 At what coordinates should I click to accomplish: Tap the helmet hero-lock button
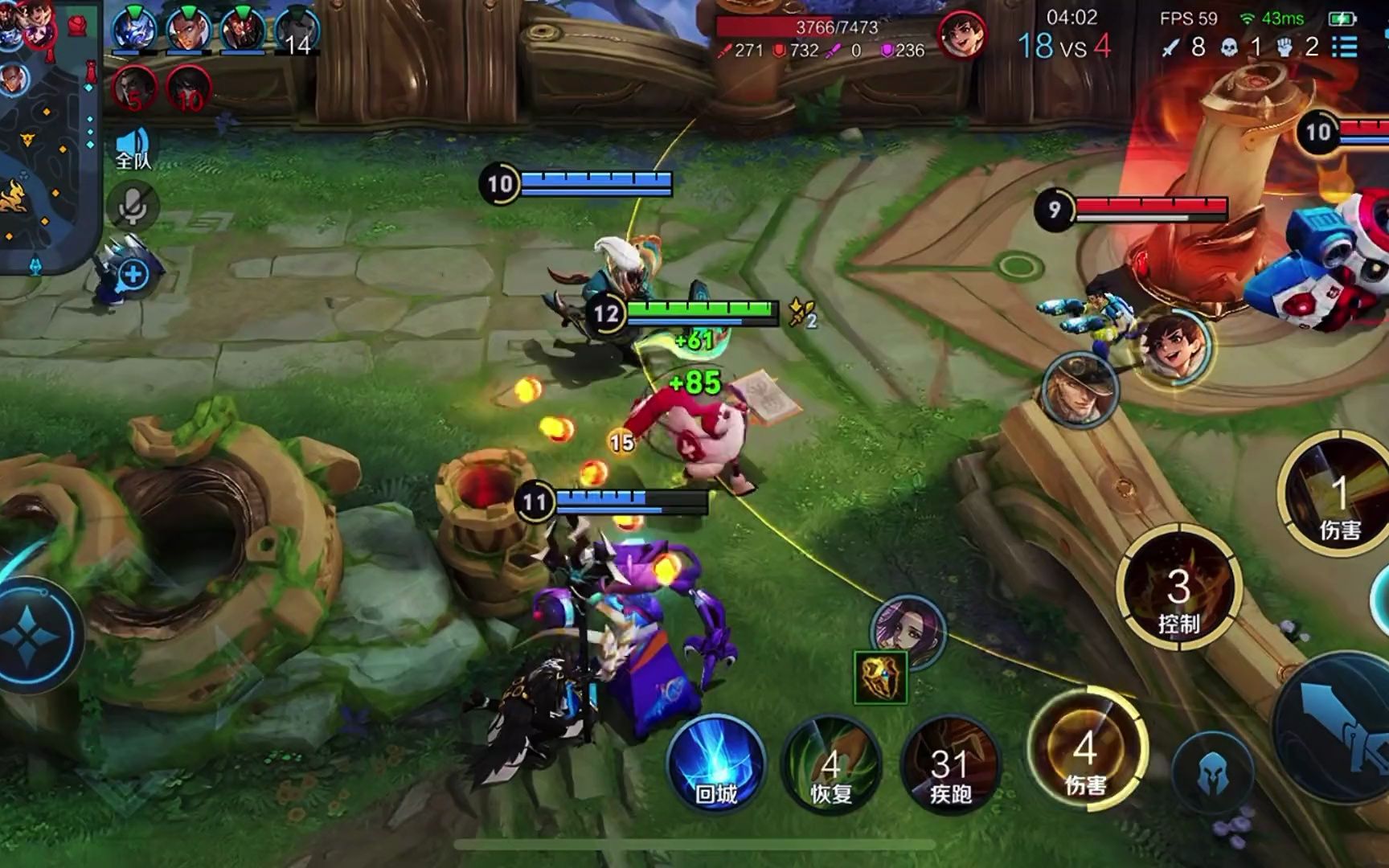pyautogui.click(x=1212, y=775)
